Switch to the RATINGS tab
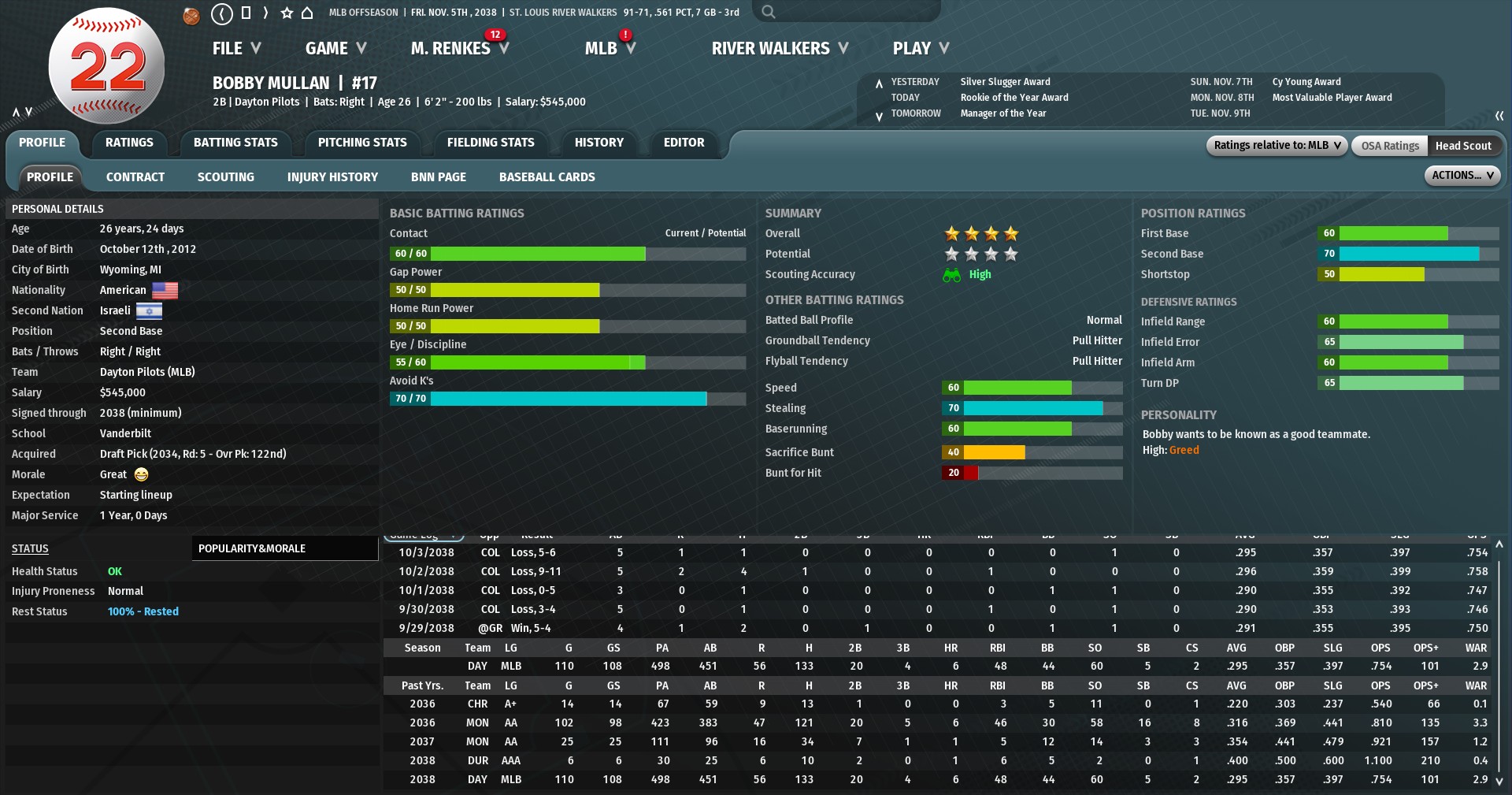 pyautogui.click(x=129, y=143)
